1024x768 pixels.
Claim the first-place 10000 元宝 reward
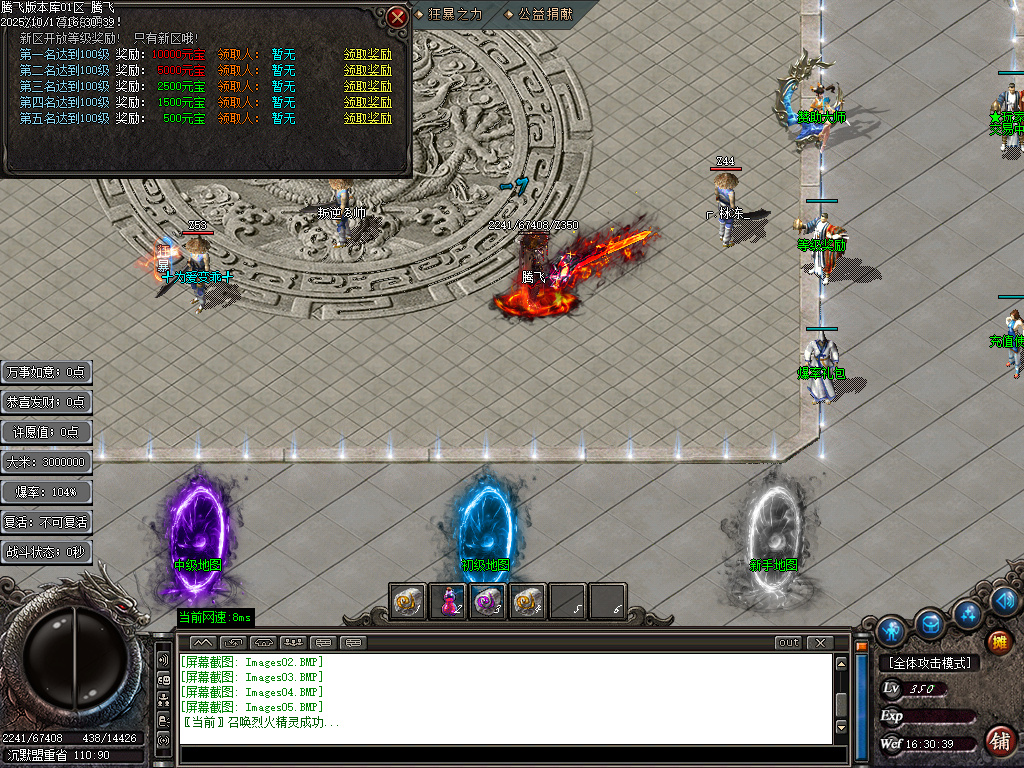pyautogui.click(x=368, y=54)
